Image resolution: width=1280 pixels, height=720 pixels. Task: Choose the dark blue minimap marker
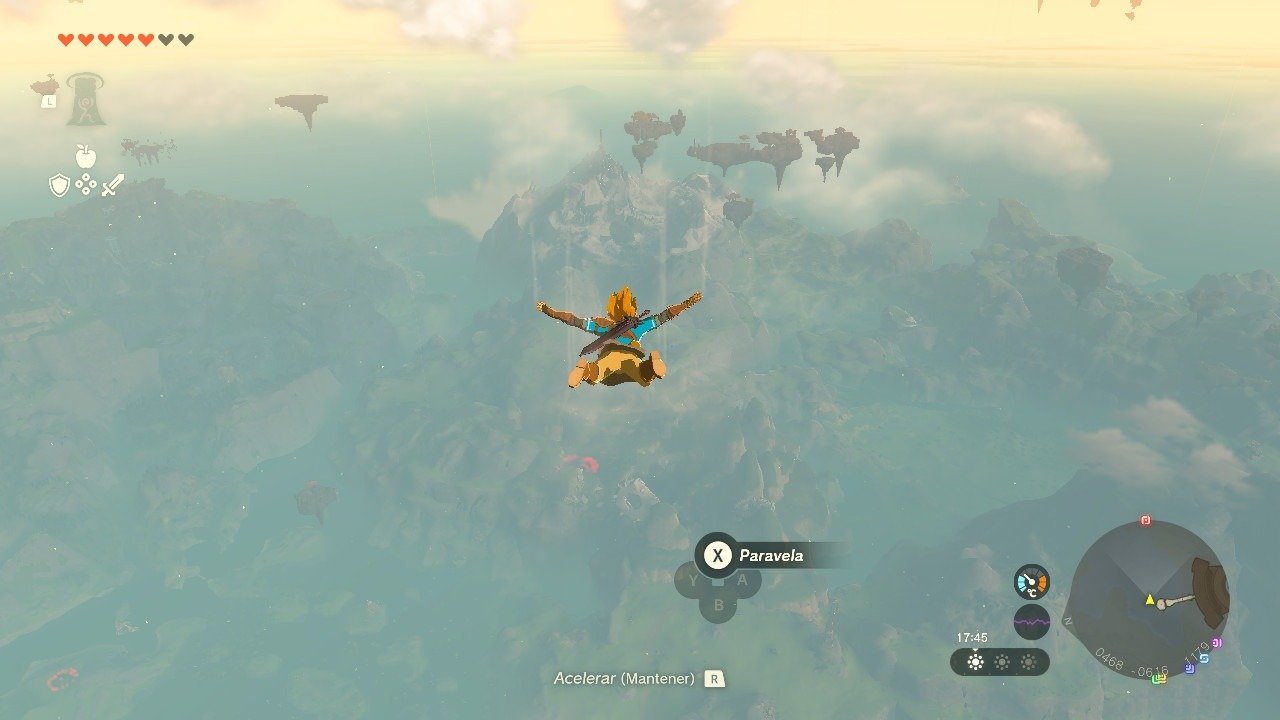1190,669
